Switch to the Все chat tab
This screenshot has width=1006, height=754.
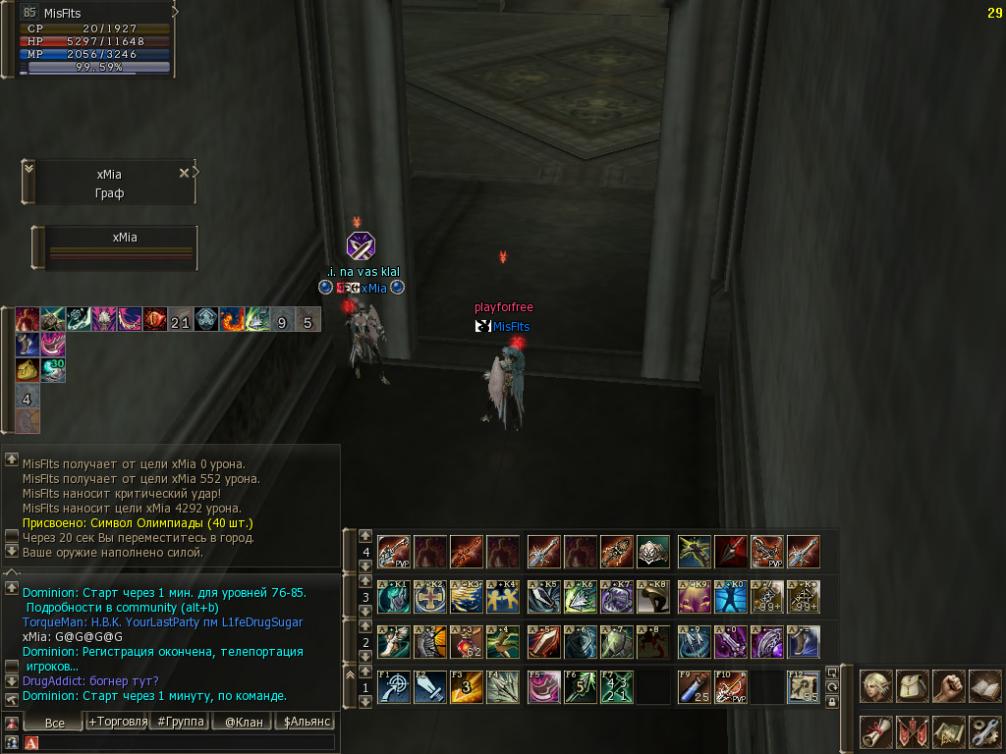(54, 721)
